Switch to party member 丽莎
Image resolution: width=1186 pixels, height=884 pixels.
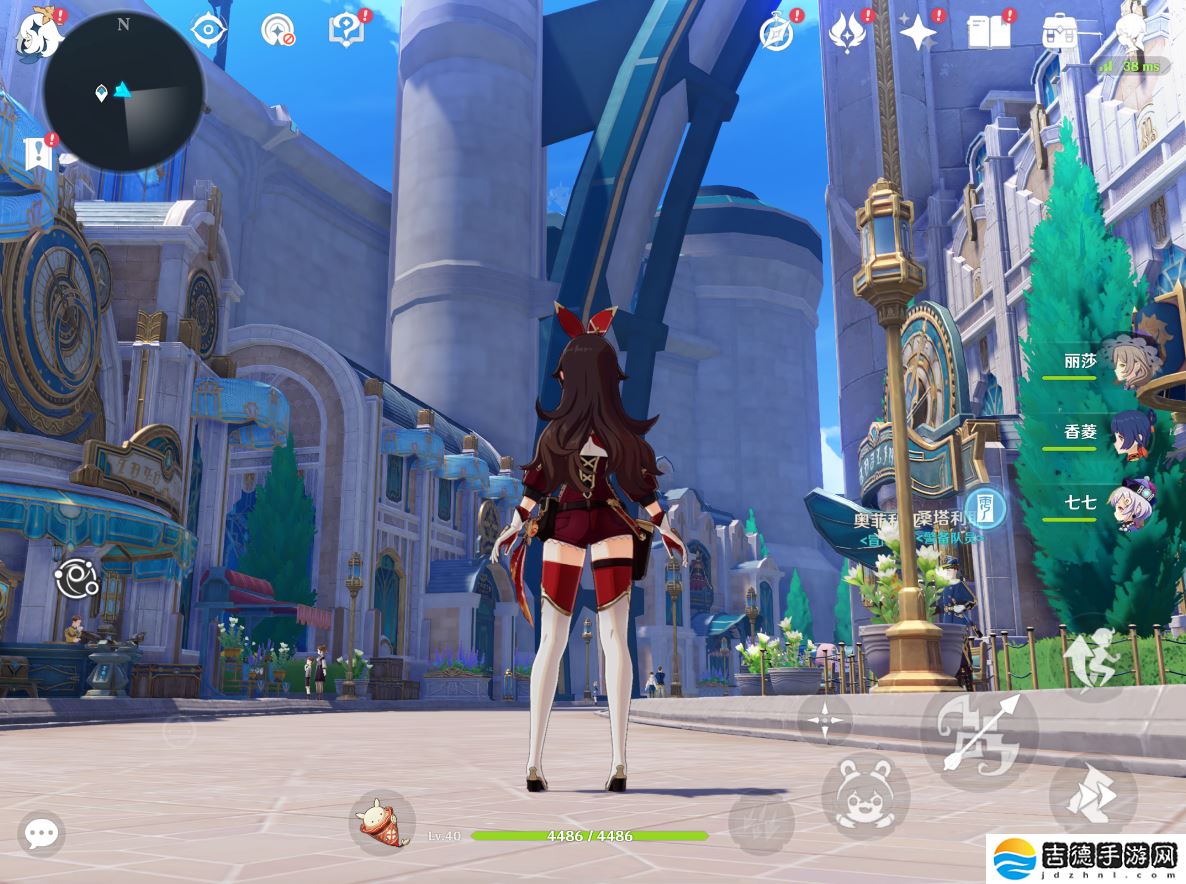(x=1130, y=362)
